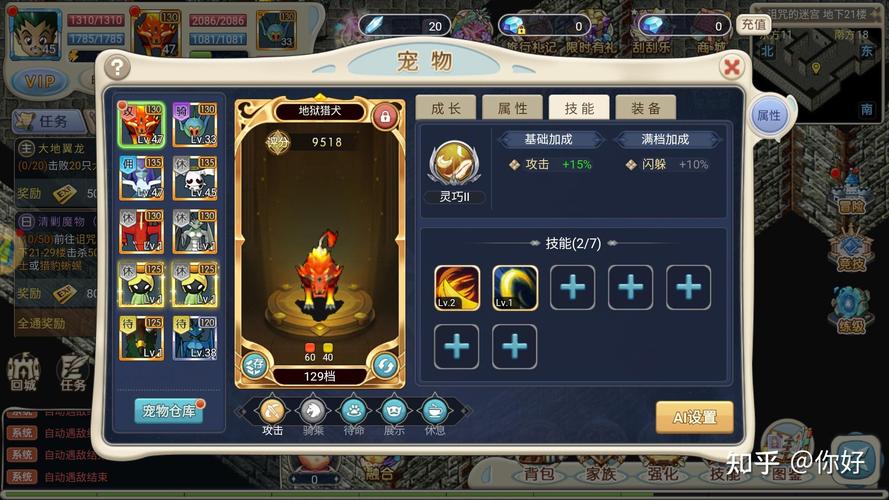This screenshot has width=889, height=500.
Task: Open the 装备 tab
Action: pos(644,108)
